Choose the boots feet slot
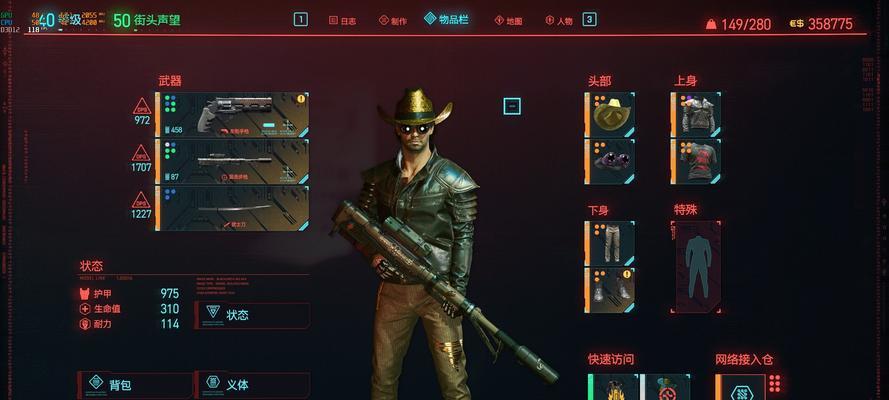 click(x=610, y=289)
